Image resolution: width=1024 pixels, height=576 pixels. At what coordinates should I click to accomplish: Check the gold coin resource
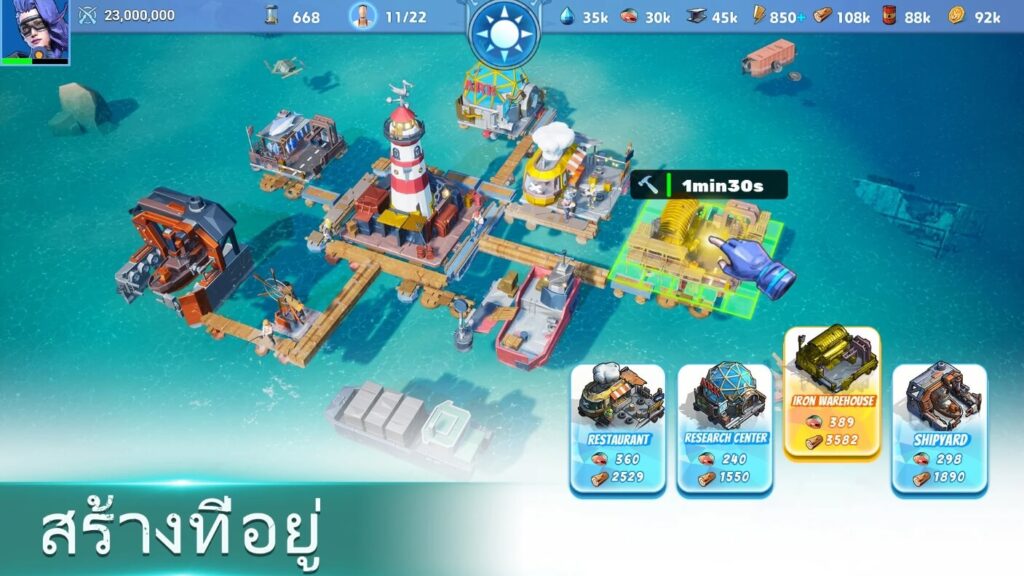point(957,16)
